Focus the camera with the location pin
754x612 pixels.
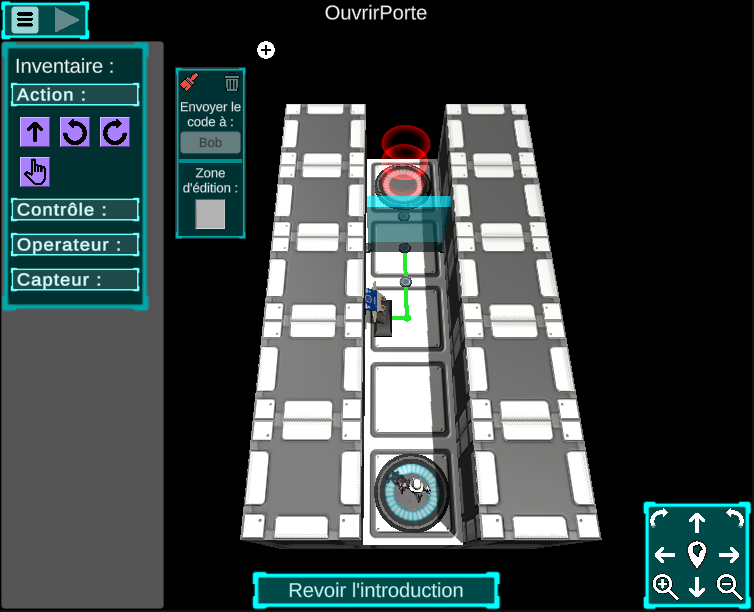[697, 554]
